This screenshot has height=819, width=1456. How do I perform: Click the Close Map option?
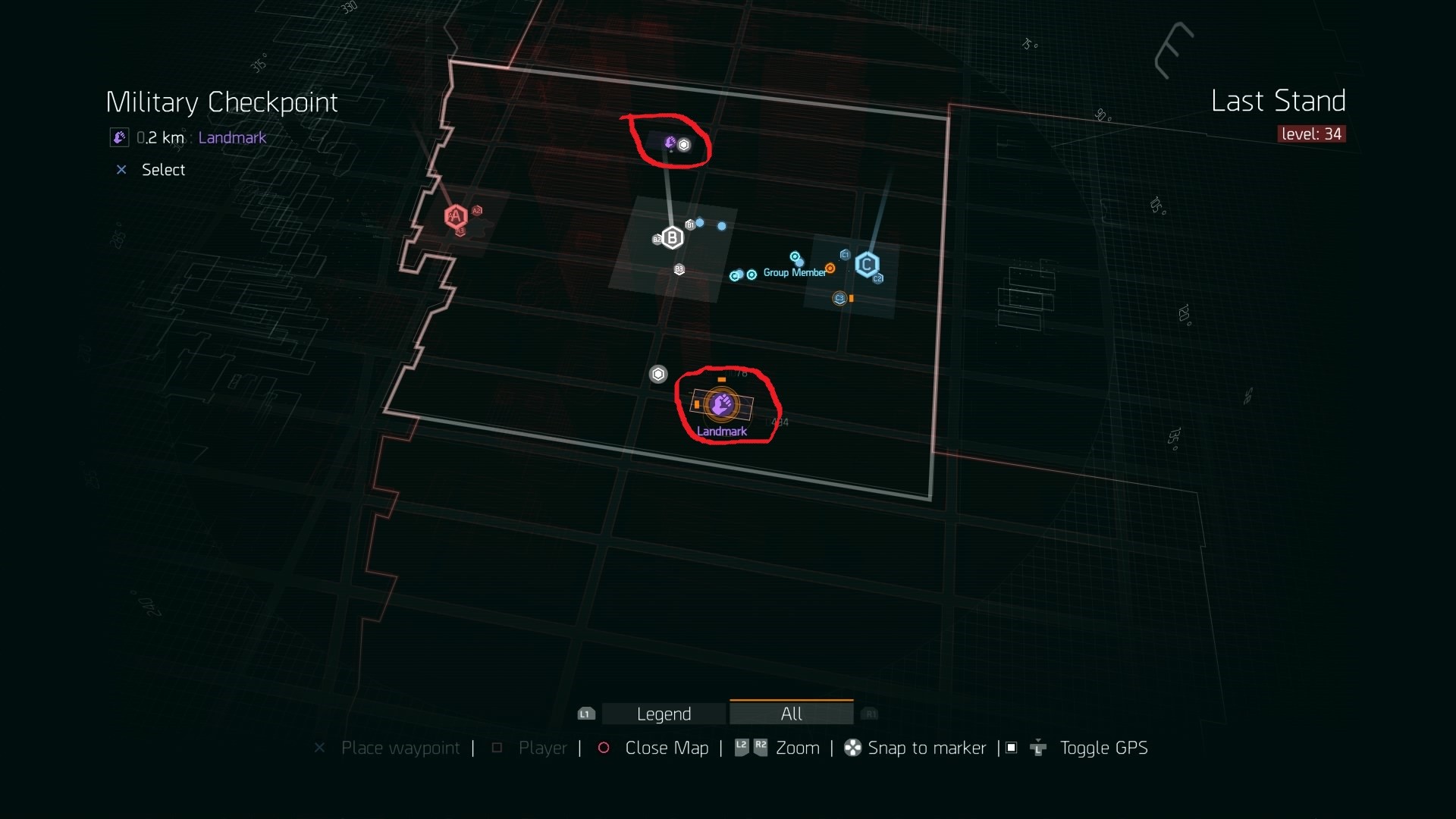(666, 748)
